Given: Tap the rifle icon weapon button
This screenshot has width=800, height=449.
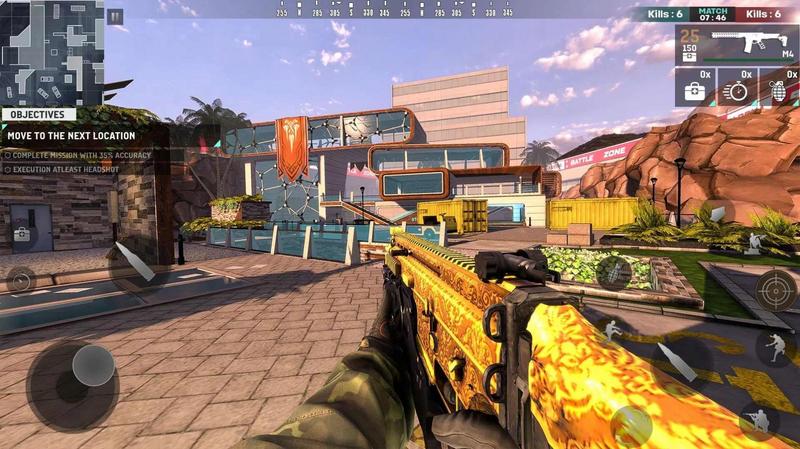Looking at the screenshot, I should point(612,271).
